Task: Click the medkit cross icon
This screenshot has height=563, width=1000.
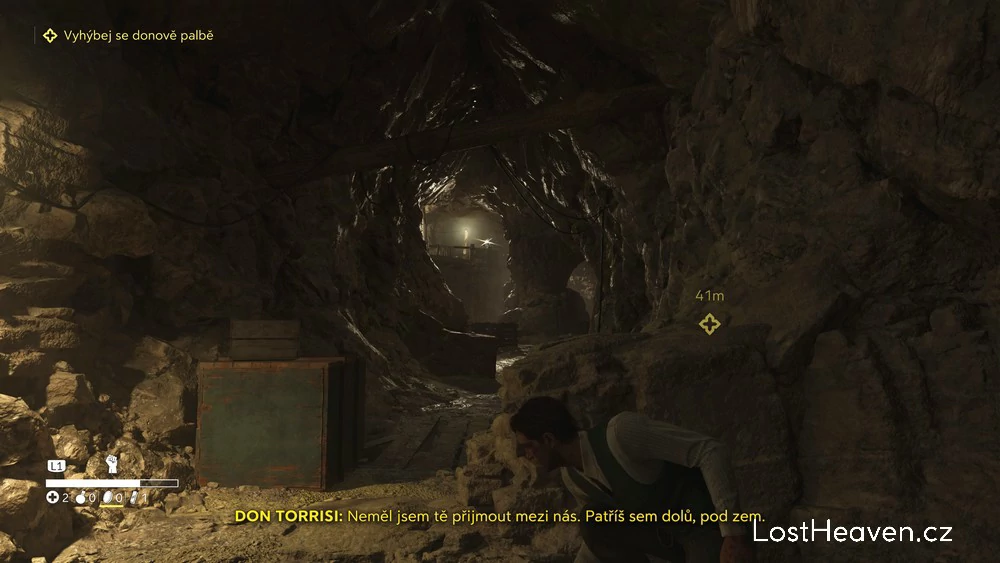Action: coord(52,497)
